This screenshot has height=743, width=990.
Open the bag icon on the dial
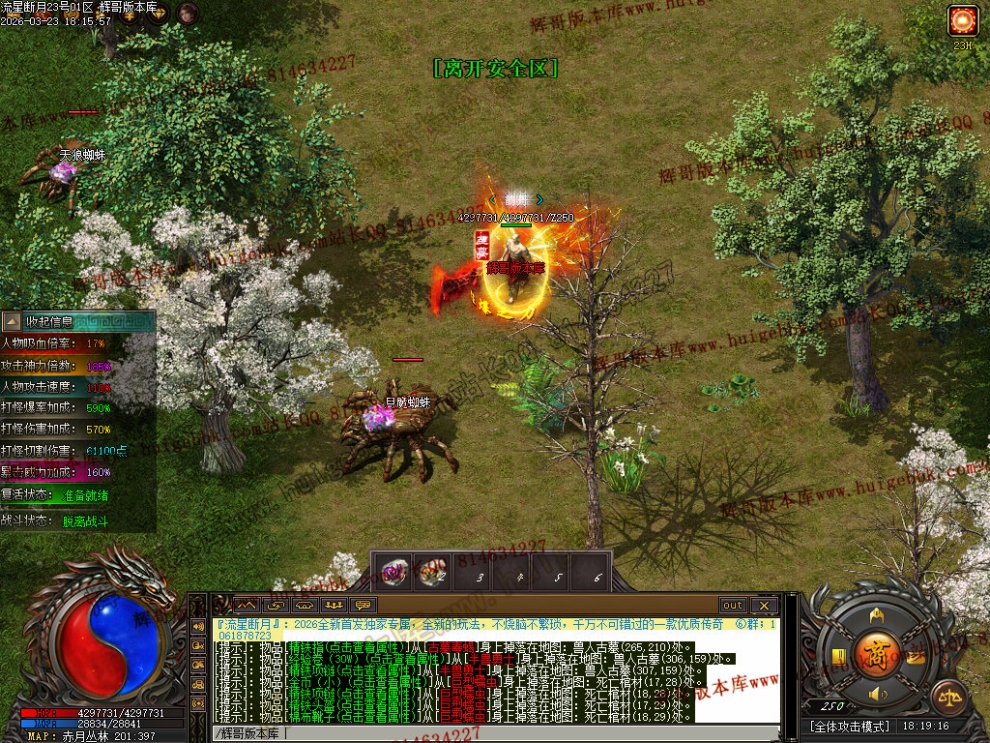[916, 656]
